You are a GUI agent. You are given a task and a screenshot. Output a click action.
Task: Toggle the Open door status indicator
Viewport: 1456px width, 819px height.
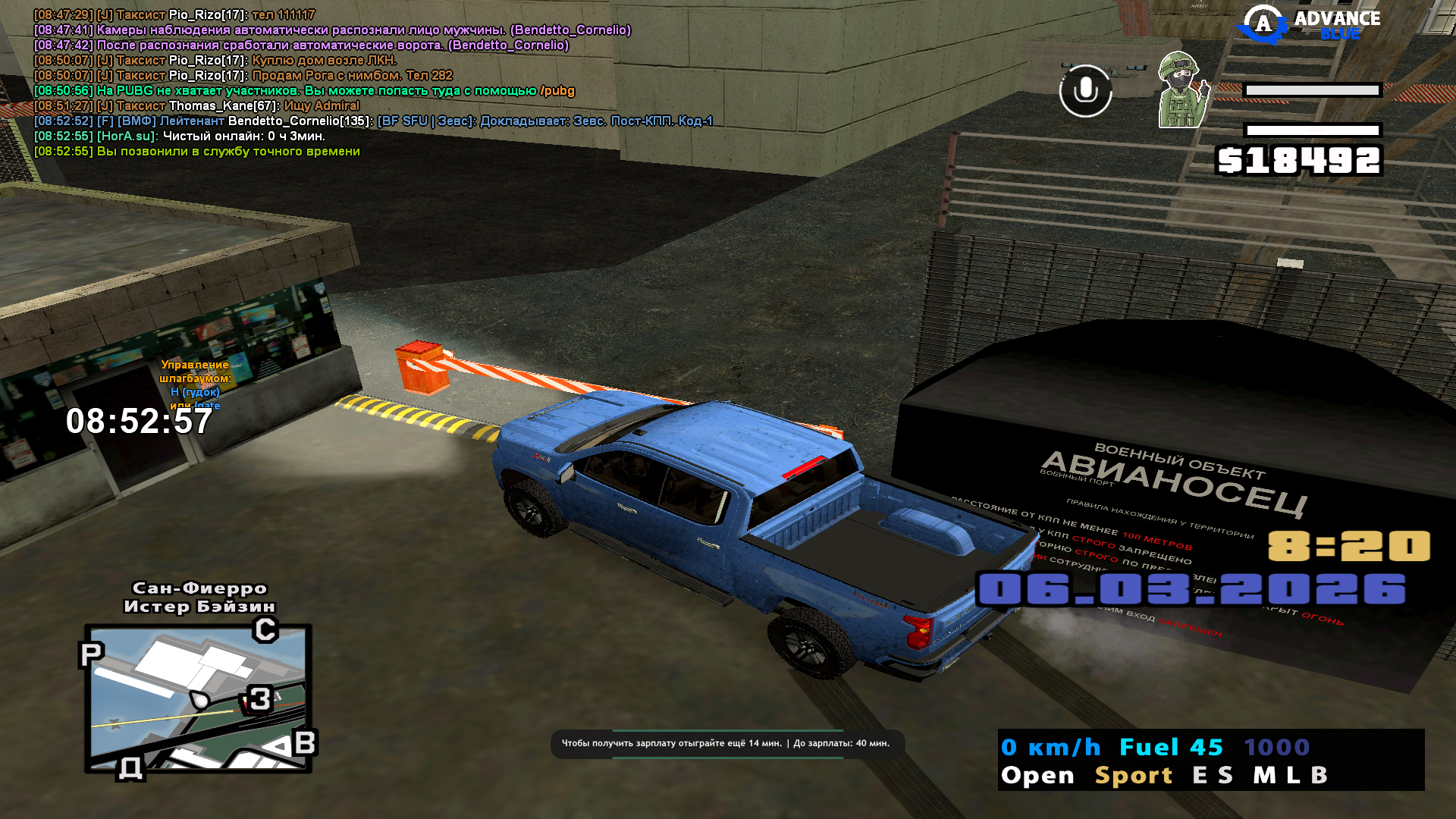(x=1037, y=775)
